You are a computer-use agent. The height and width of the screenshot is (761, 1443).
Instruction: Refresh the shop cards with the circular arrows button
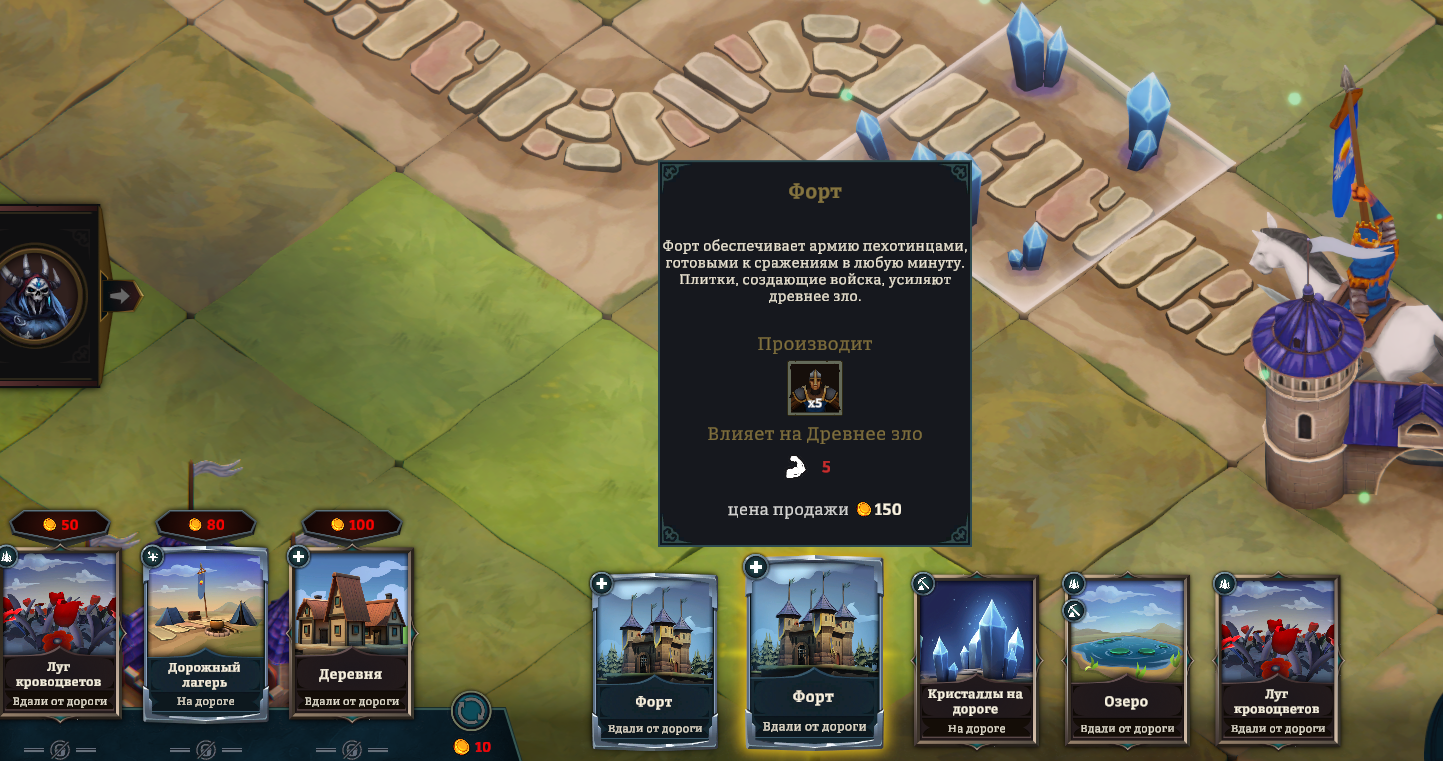[471, 711]
